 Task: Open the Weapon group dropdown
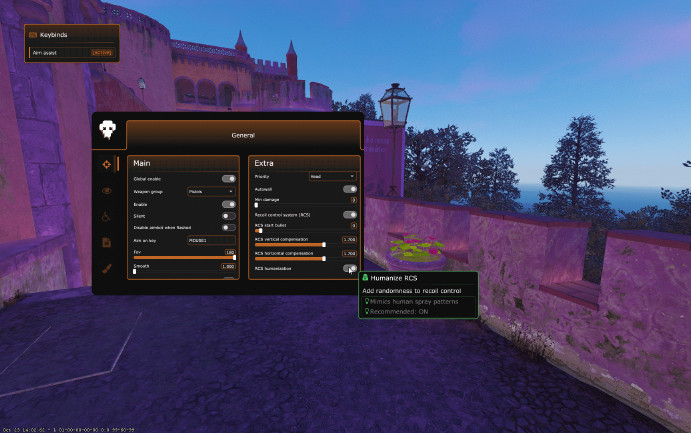coord(211,190)
